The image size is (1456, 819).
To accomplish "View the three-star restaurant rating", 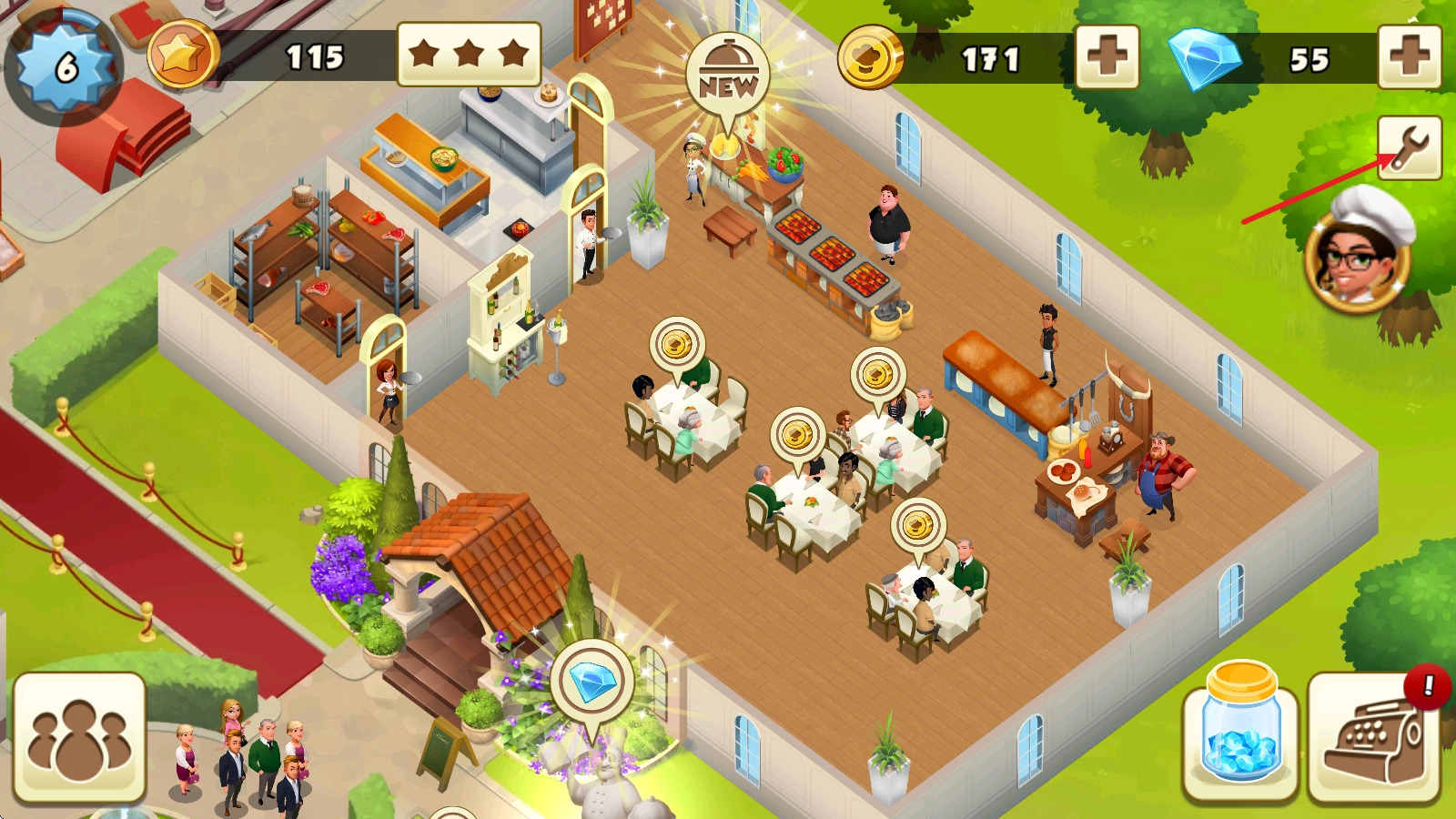I will [x=469, y=55].
